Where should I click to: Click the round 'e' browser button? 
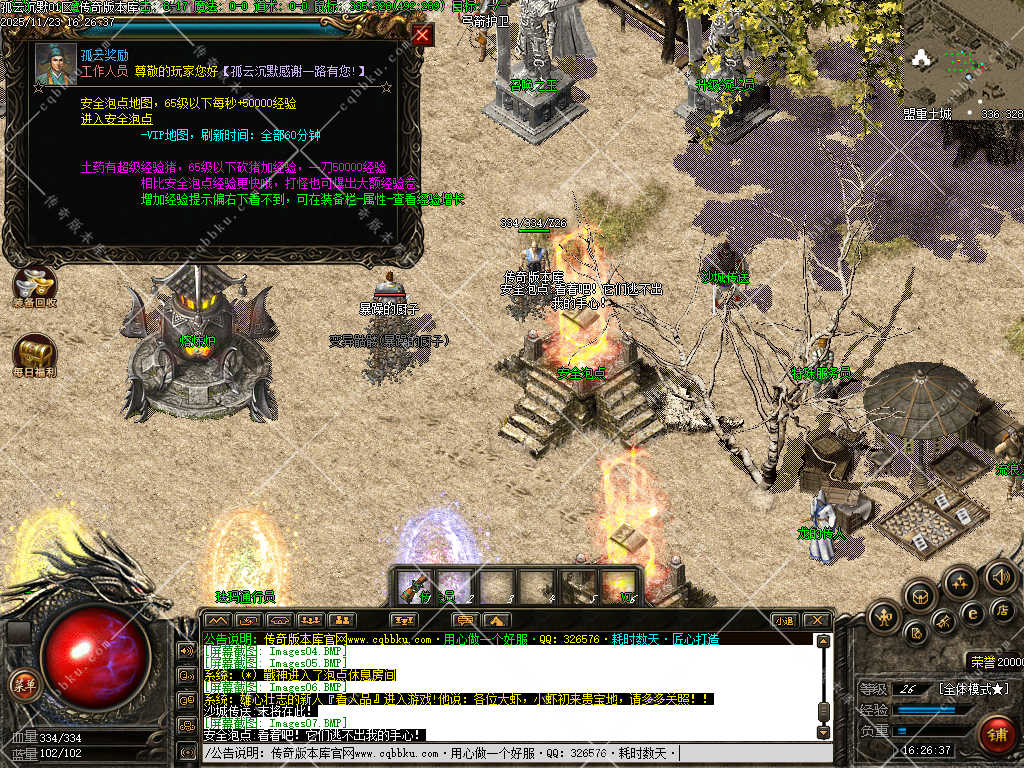pyautogui.click(x=971, y=611)
